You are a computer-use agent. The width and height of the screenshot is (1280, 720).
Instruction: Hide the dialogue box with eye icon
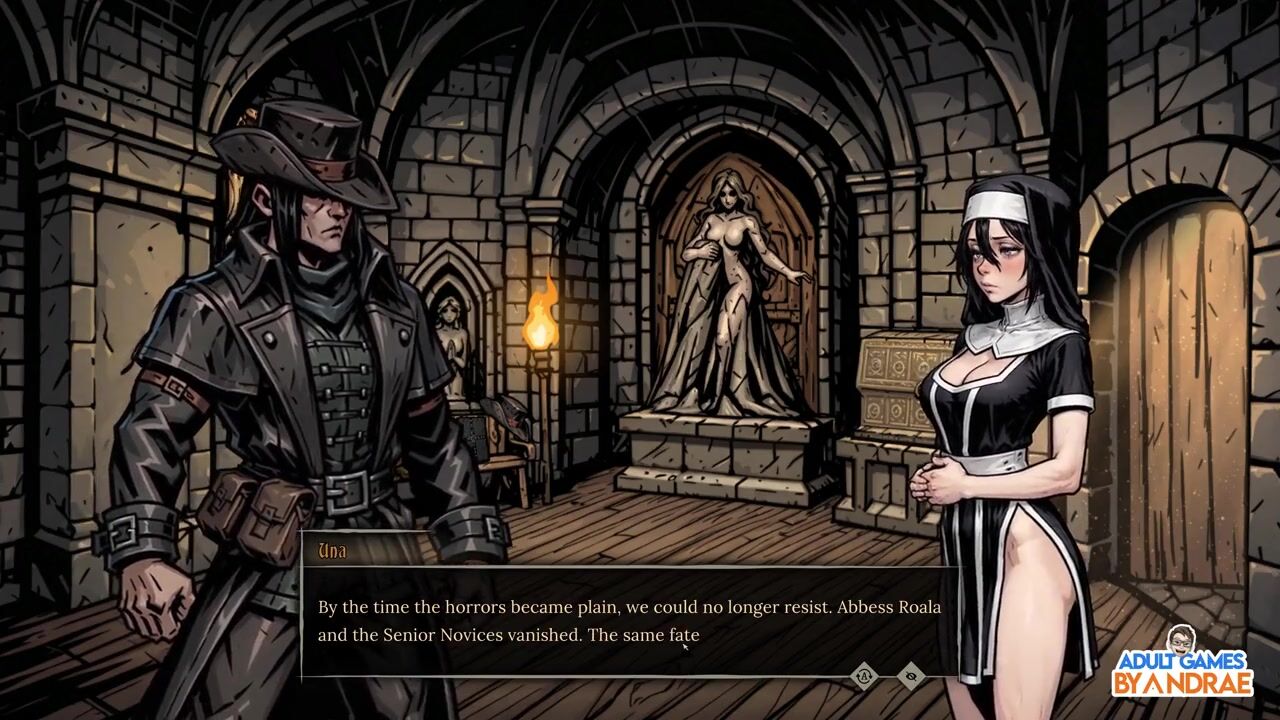click(x=910, y=677)
